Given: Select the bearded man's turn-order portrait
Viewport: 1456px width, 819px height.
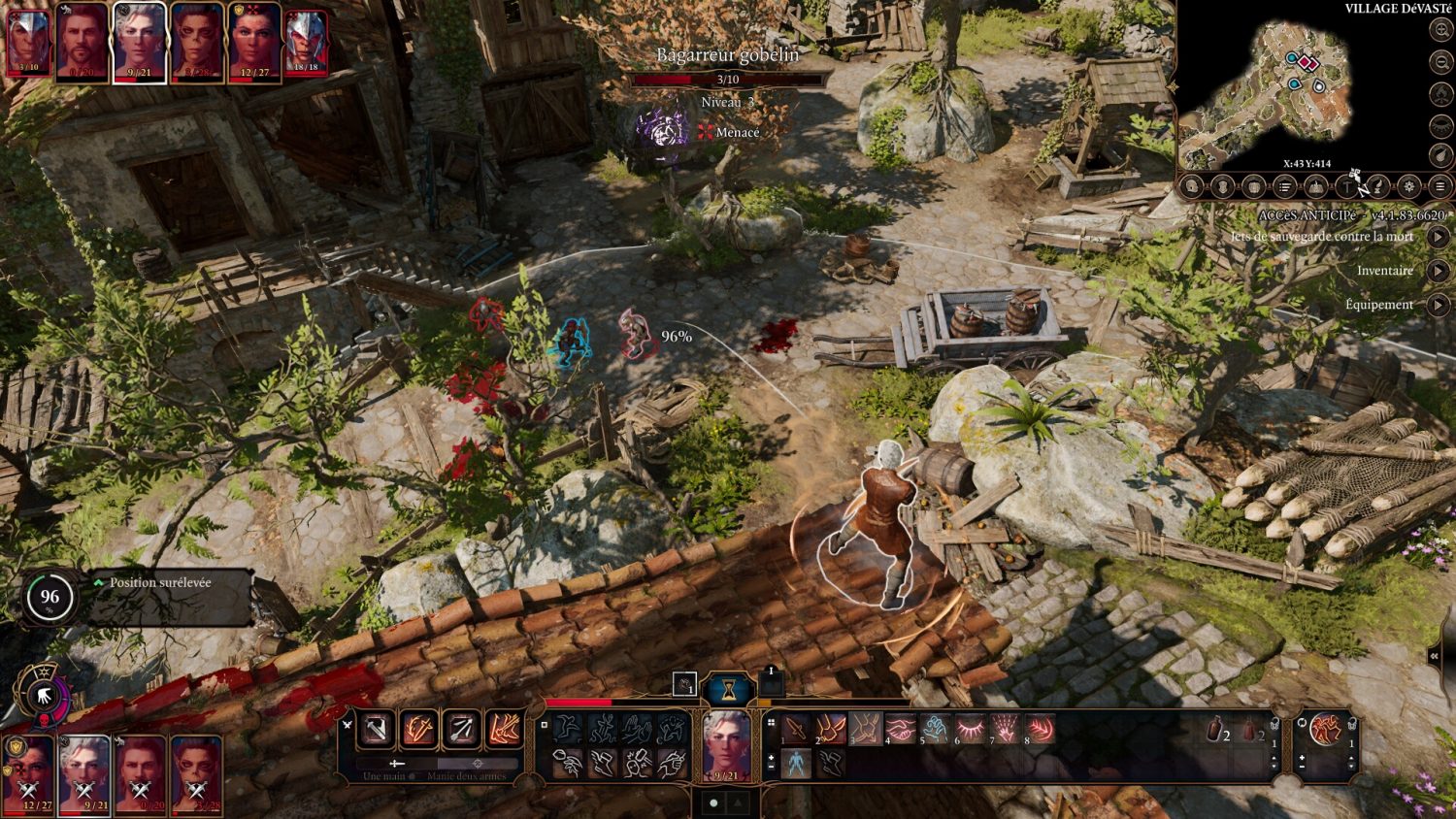Looking at the screenshot, I should [83, 43].
